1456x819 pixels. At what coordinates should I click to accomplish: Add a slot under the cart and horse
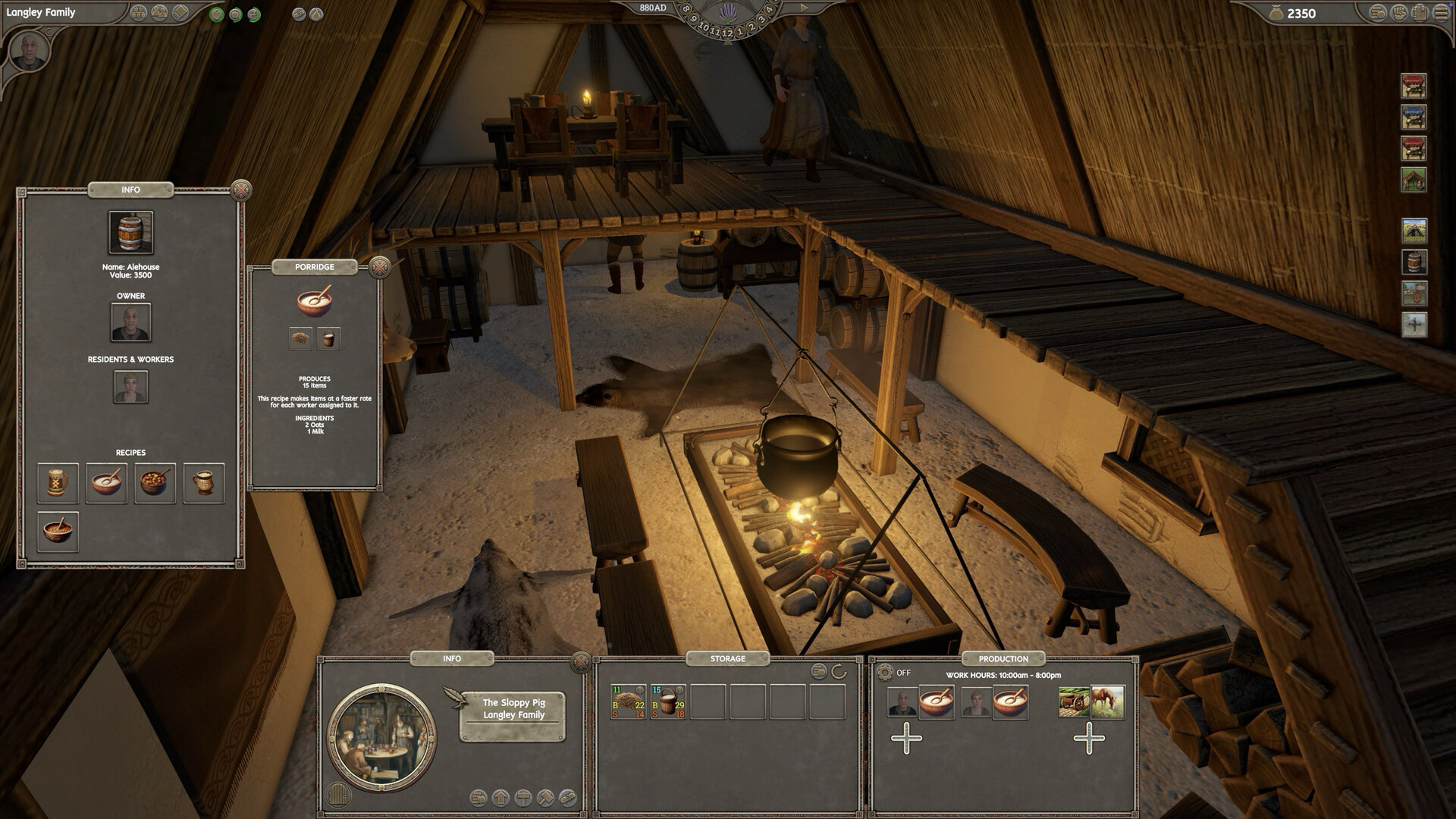1089,738
